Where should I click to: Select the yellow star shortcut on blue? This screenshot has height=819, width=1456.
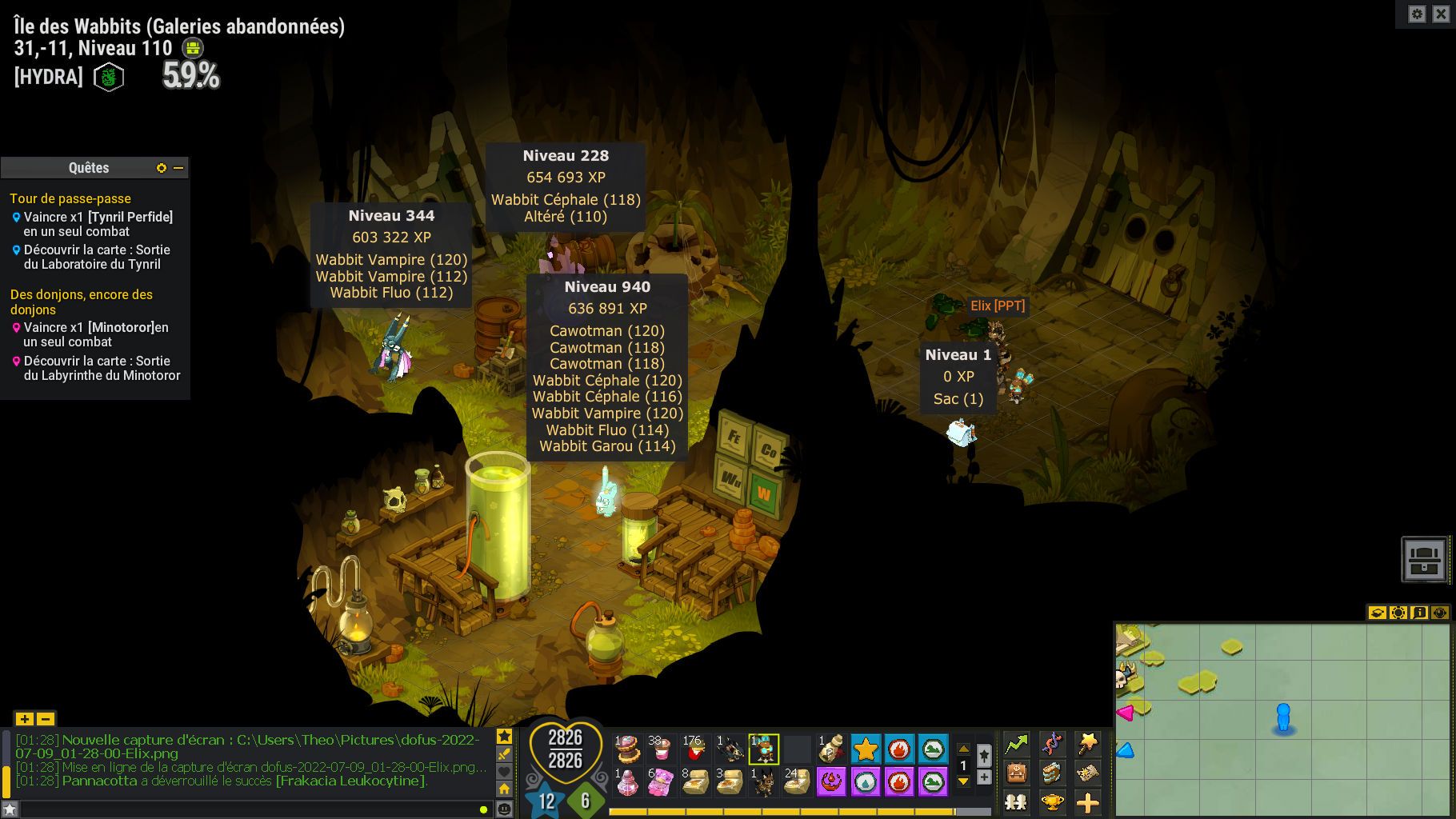point(866,749)
